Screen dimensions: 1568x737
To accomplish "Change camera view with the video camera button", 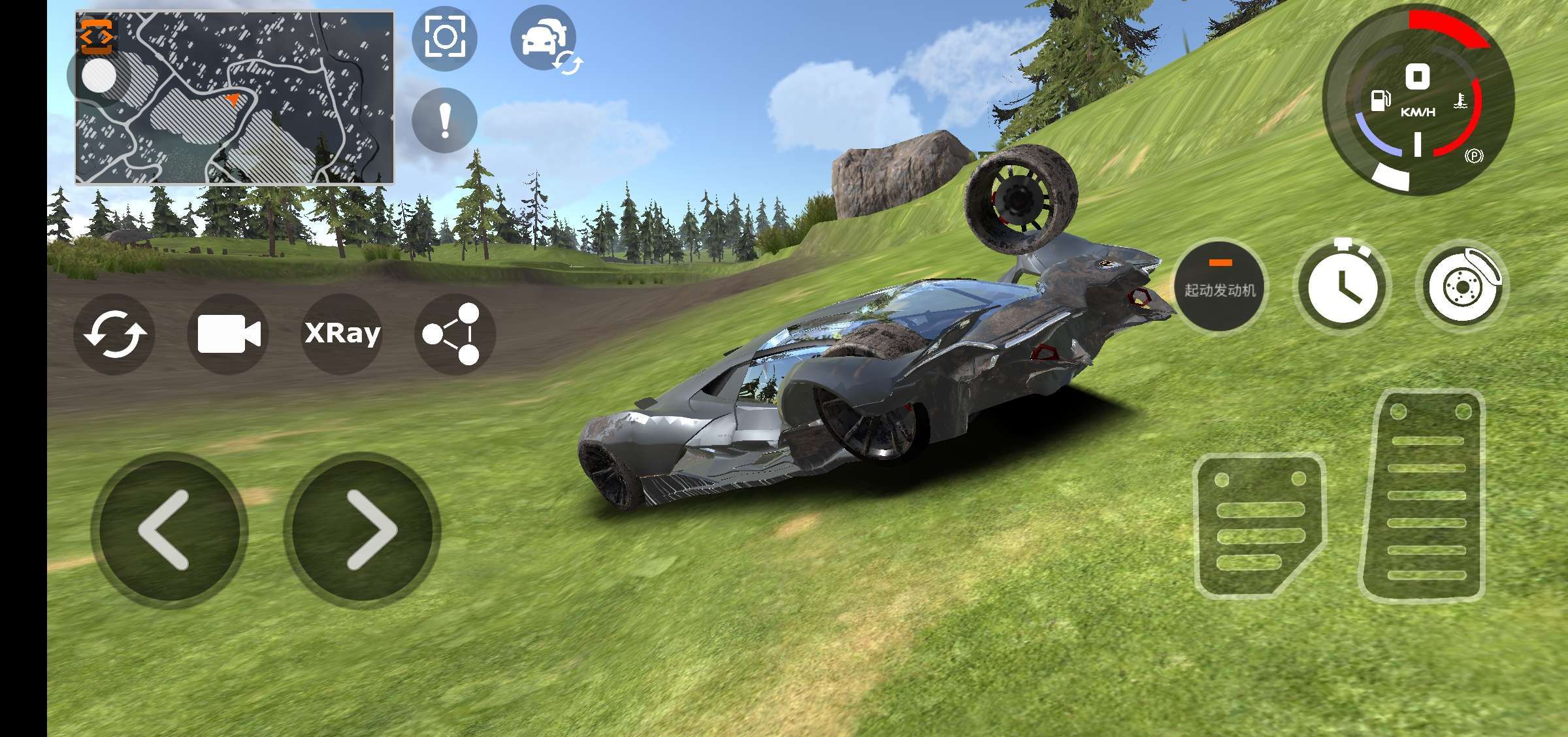I will click(228, 334).
